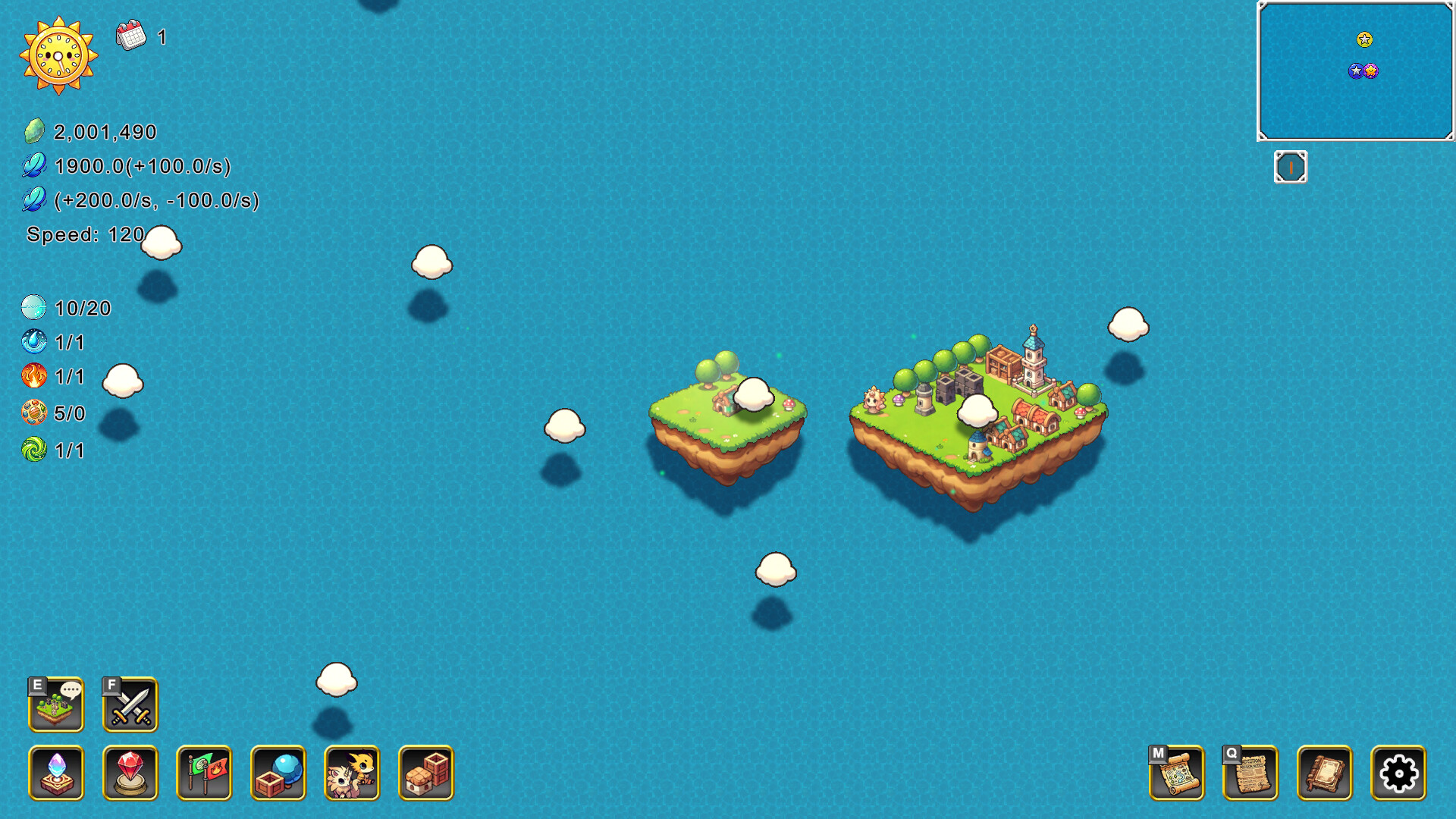
Task: Select the crystal altar icon
Action: 56,775
